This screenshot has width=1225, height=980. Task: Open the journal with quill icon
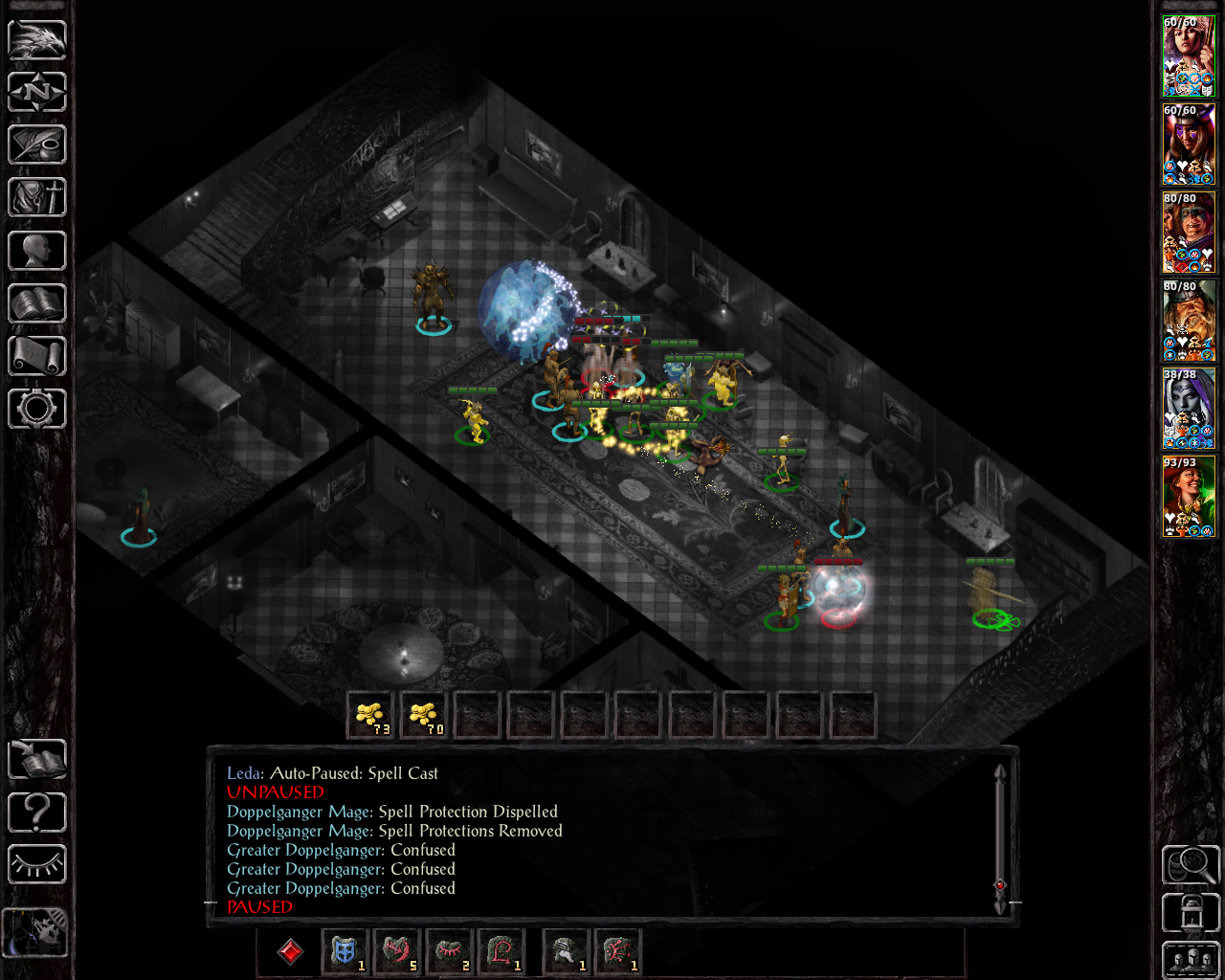point(37,145)
